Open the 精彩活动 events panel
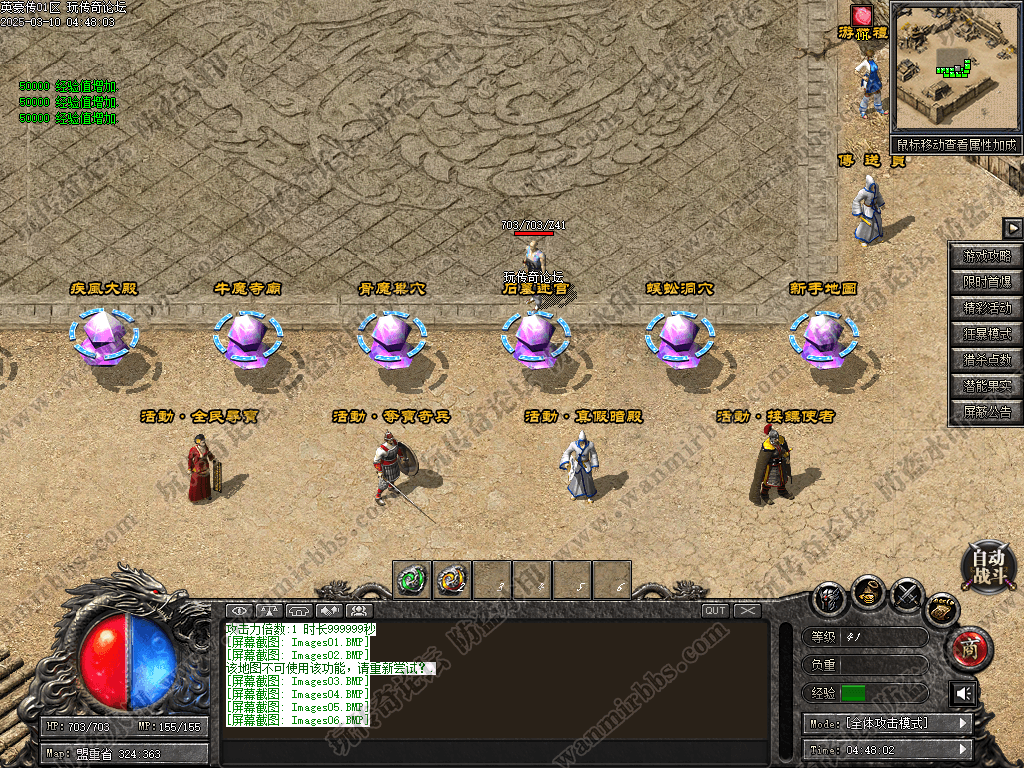 tap(987, 308)
